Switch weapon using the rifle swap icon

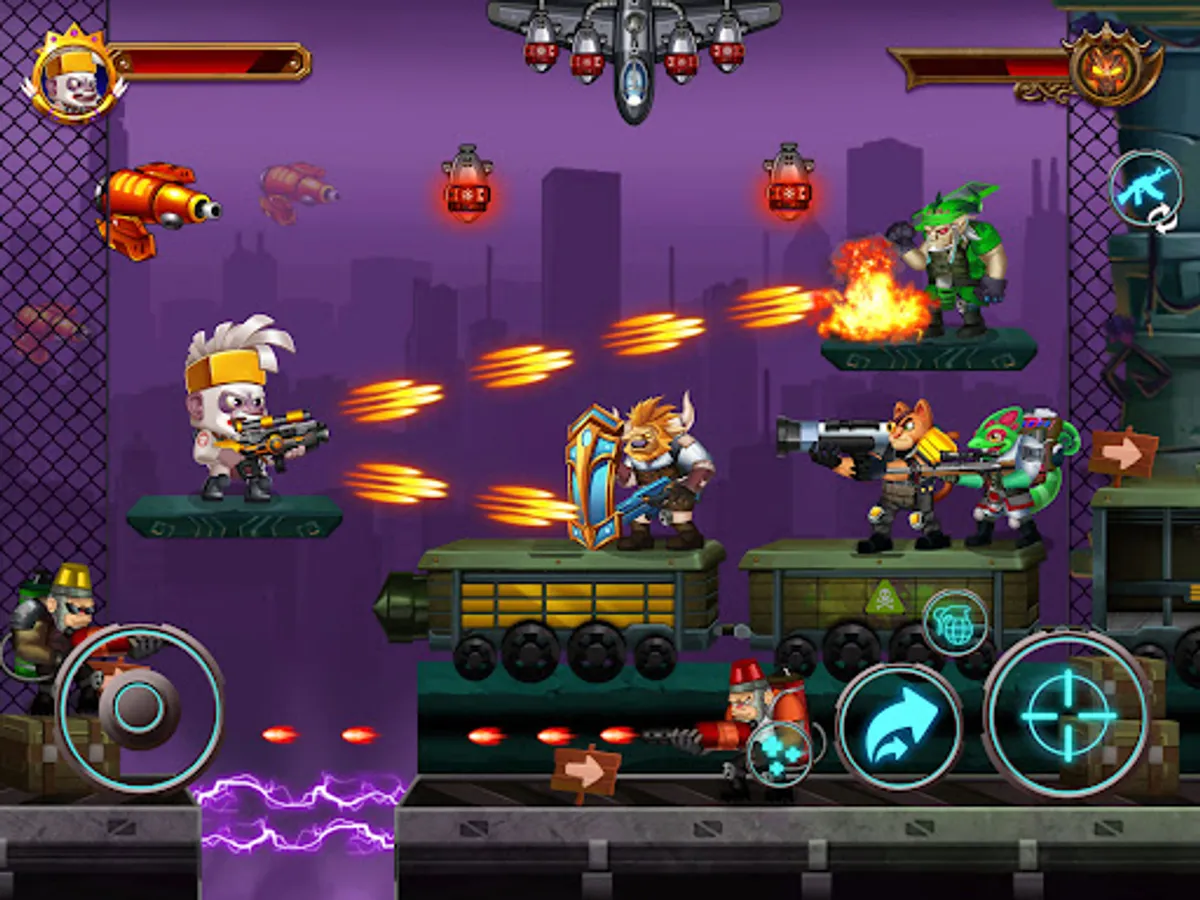[1146, 188]
